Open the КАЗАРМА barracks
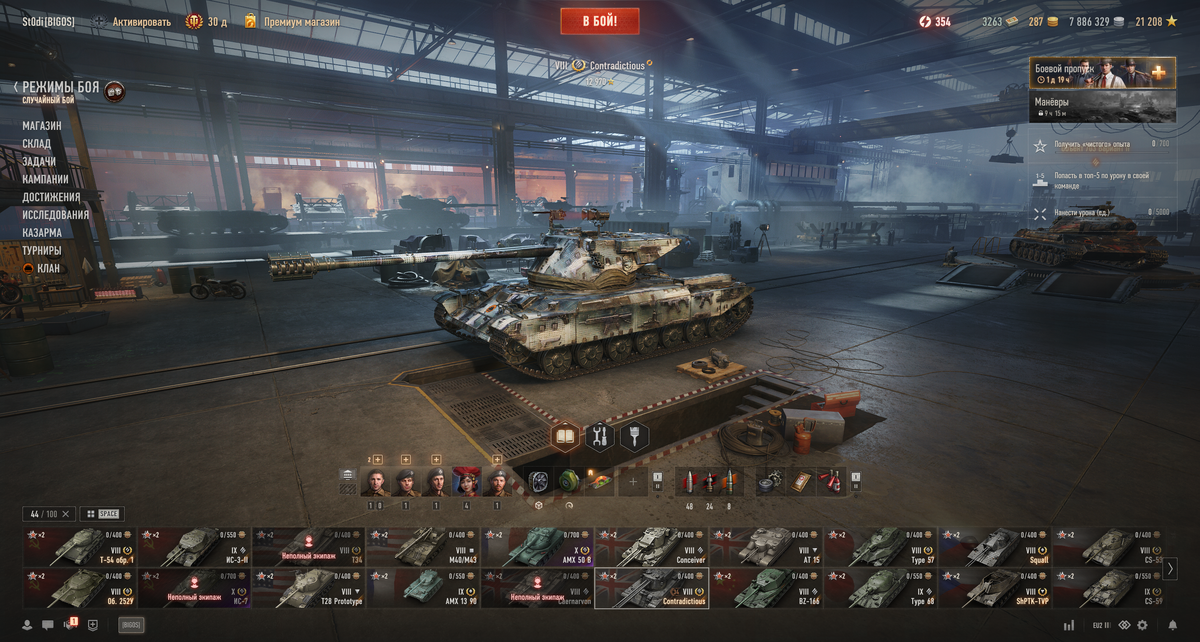This screenshot has width=1200, height=642. point(42,233)
